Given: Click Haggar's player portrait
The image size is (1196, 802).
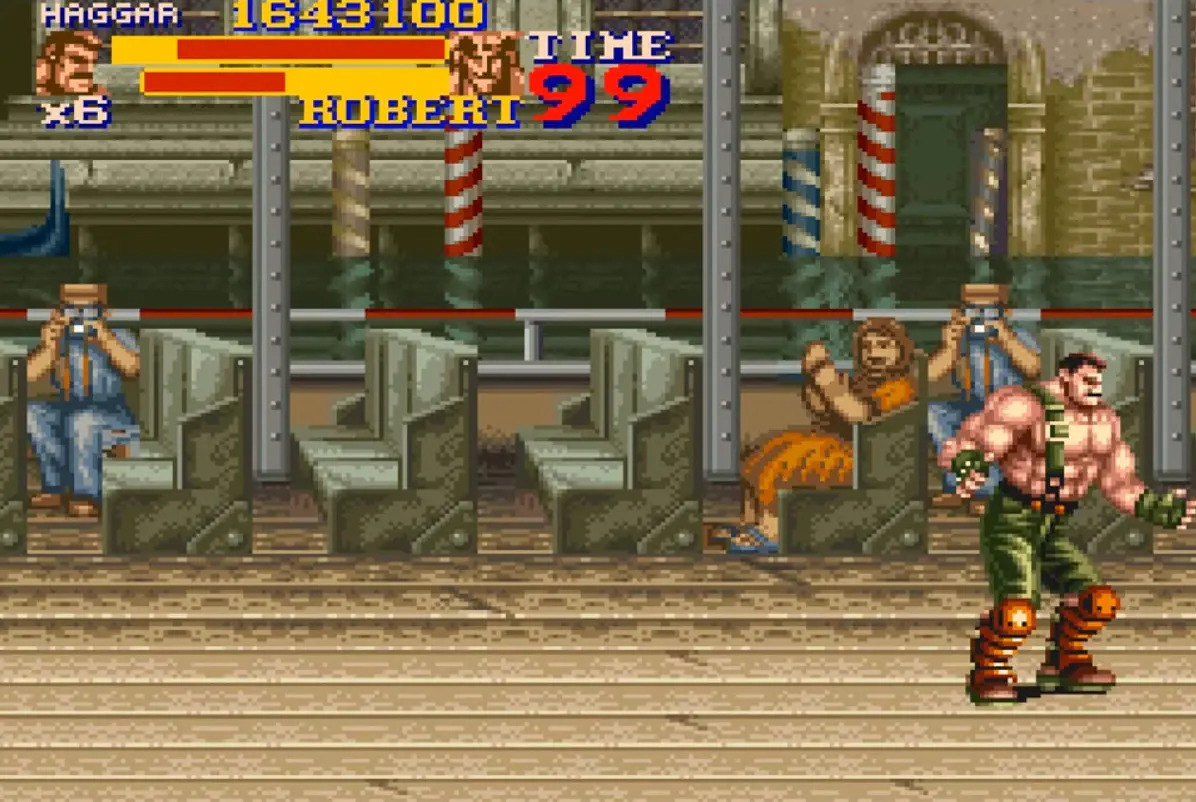Looking at the screenshot, I should point(70,64).
